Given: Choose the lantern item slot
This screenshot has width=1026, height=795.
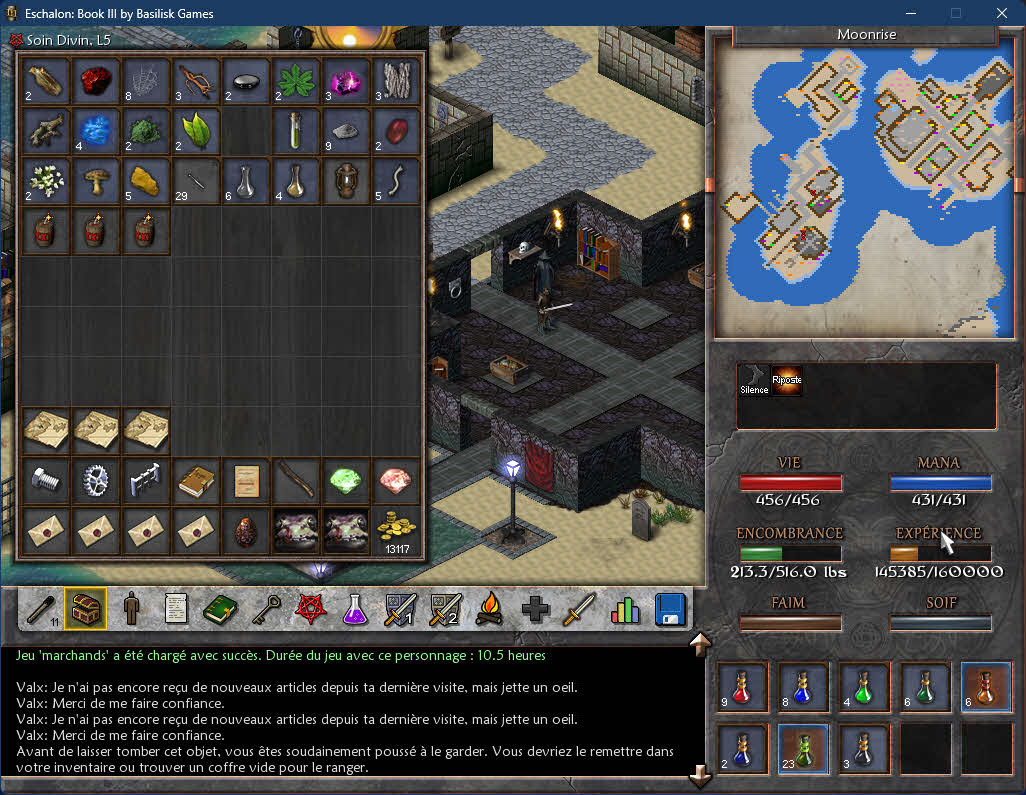Looking at the screenshot, I should (x=345, y=180).
